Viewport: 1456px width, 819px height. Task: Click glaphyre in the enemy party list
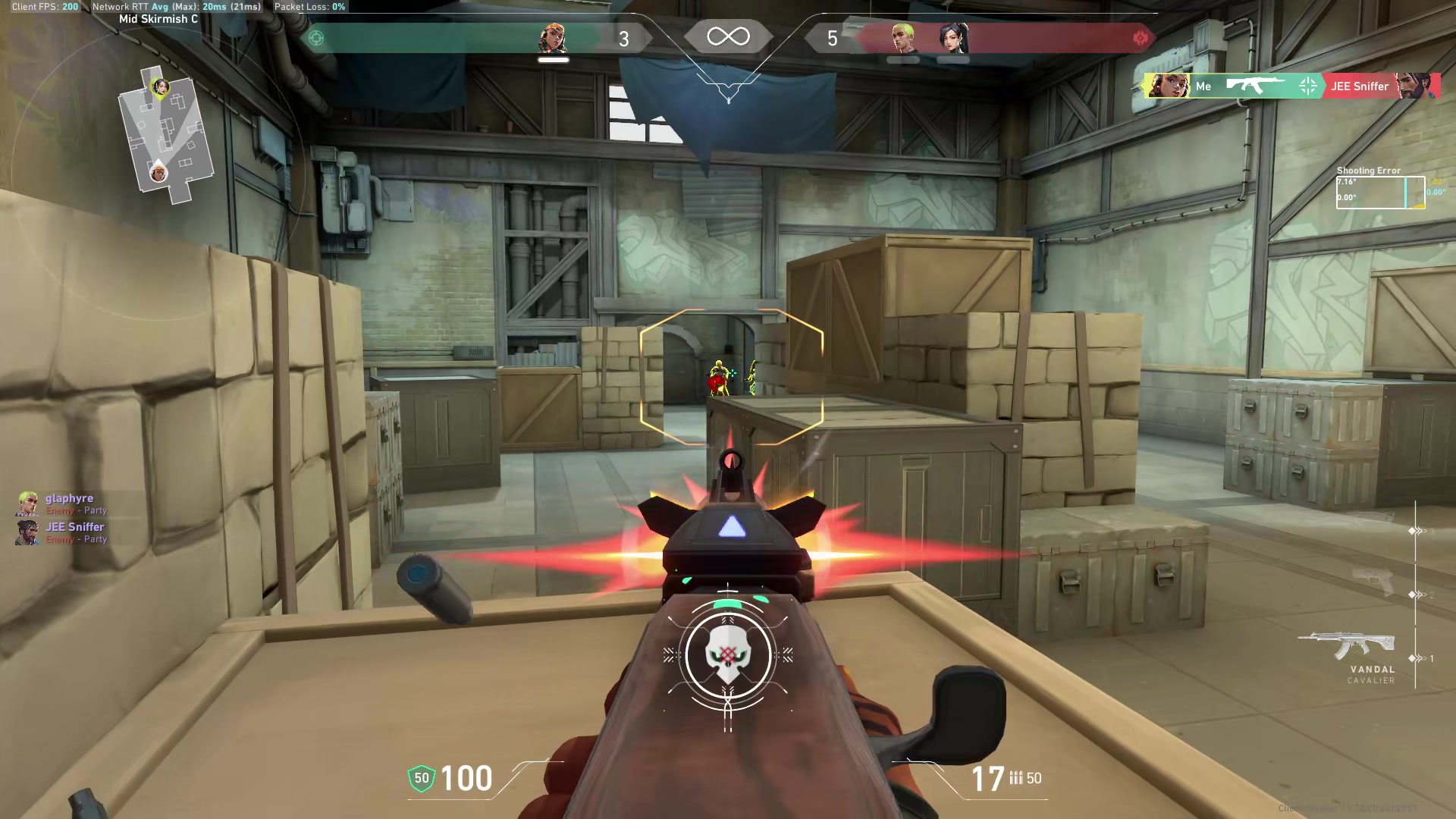point(69,498)
